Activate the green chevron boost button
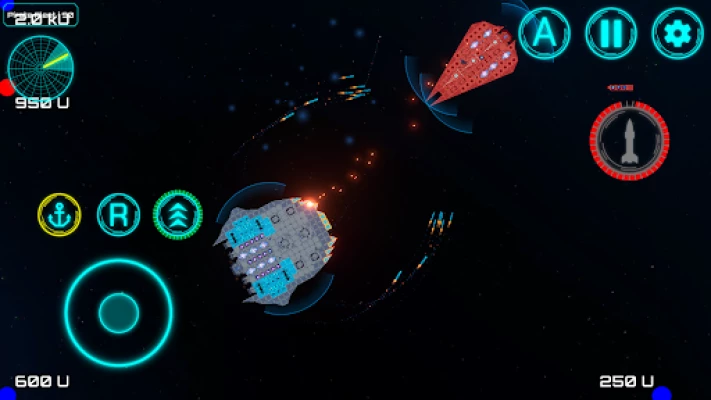Viewport: 711px width, 400px height. pos(177,214)
